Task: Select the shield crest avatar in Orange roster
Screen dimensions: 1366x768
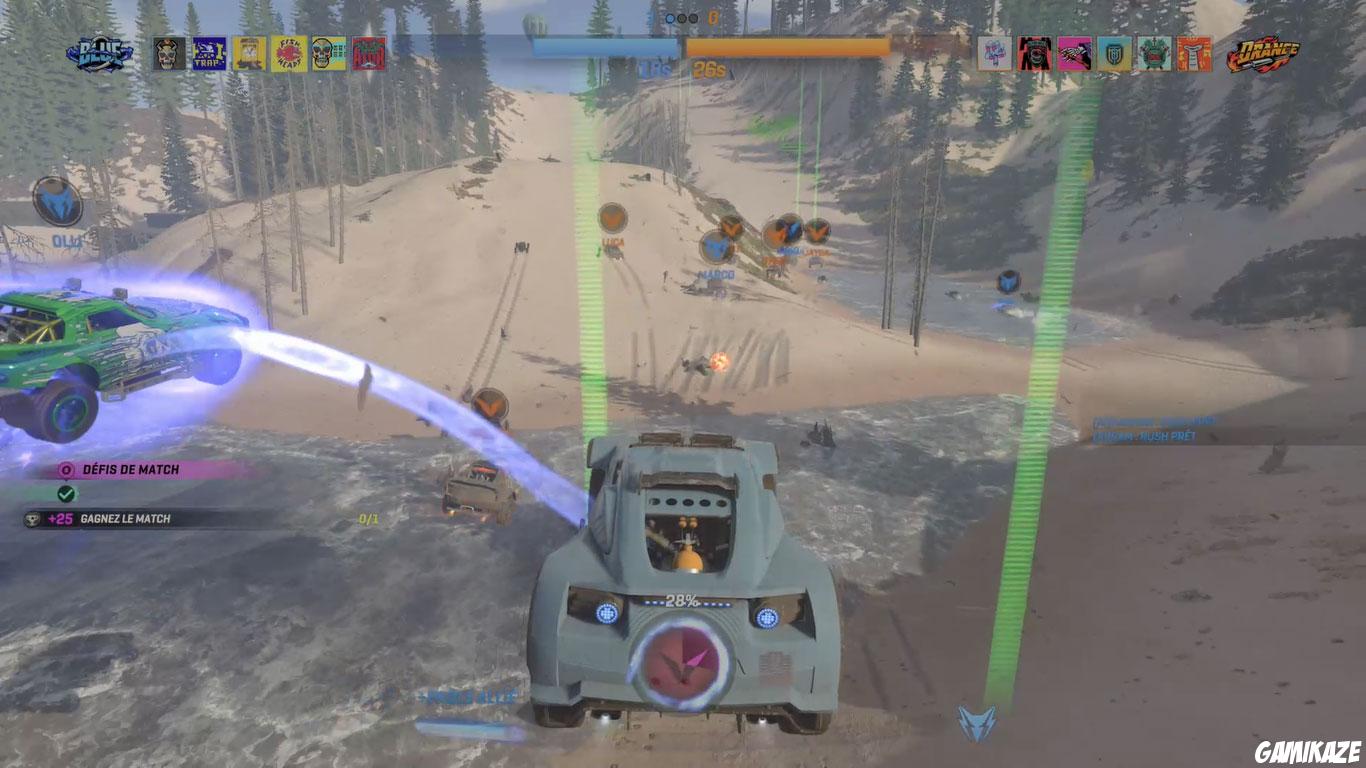Action: pyautogui.click(x=1113, y=52)
